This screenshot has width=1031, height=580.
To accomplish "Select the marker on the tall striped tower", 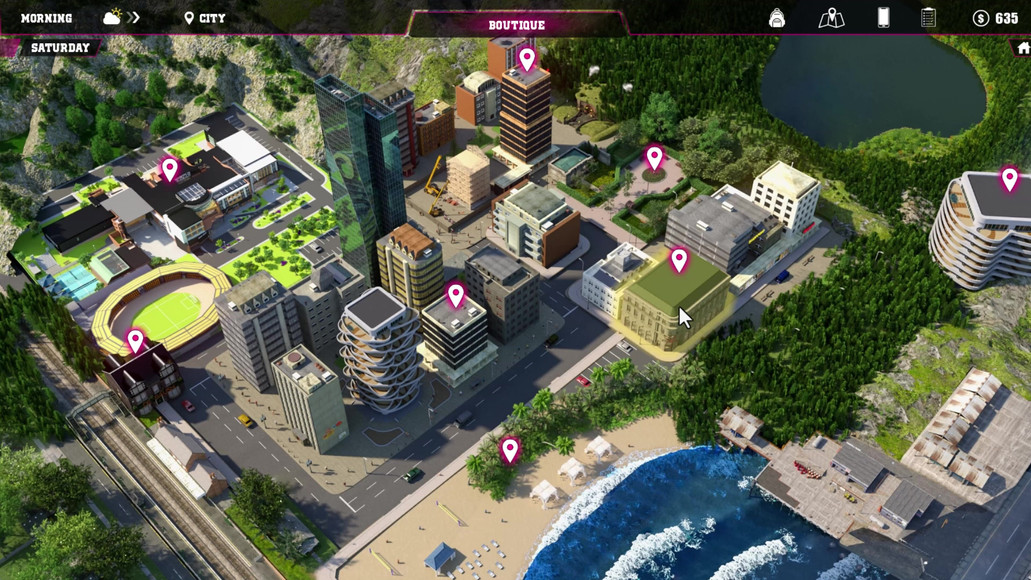I will (x=527, y=58).
